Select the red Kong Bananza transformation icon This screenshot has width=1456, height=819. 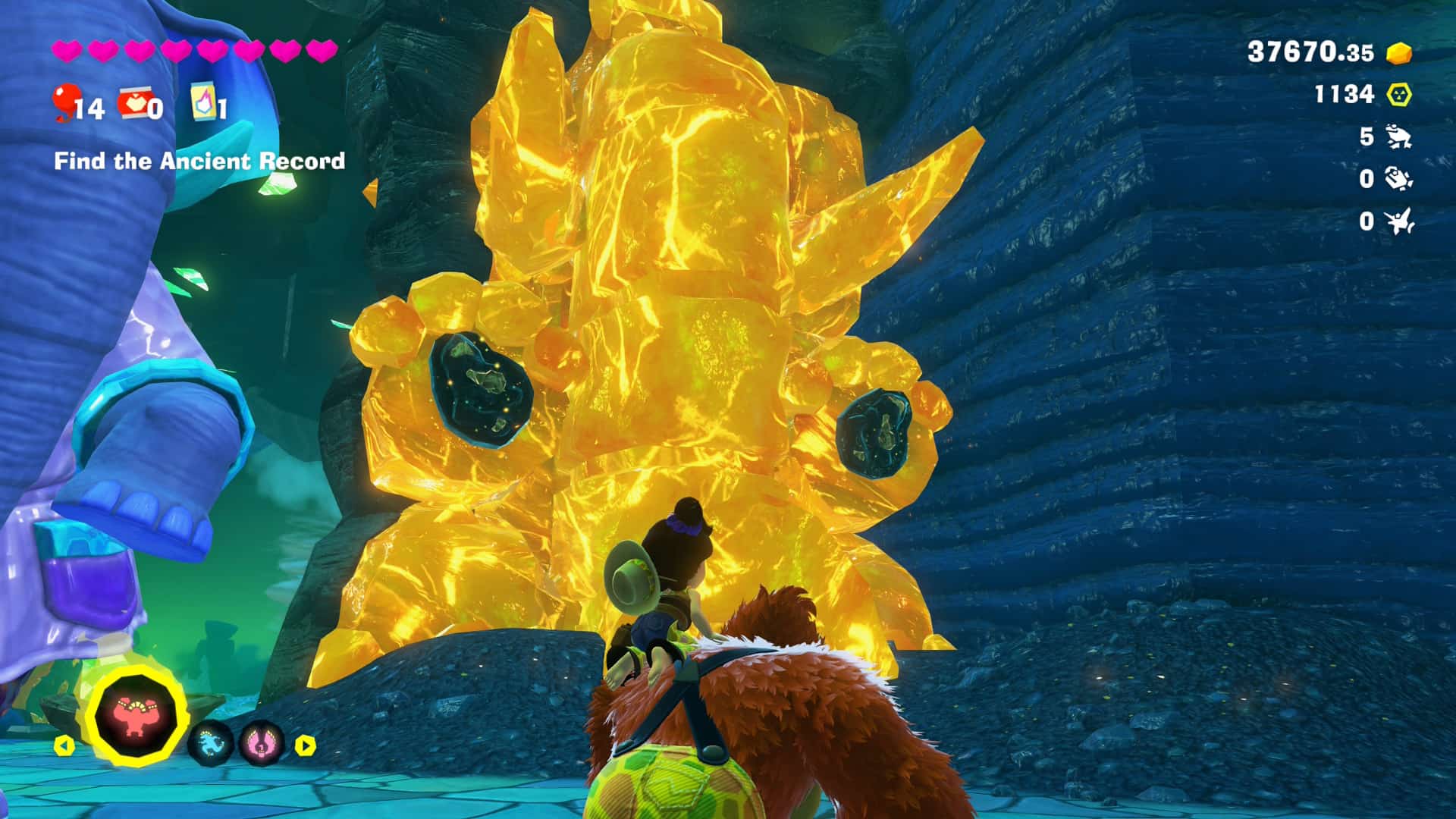137,715
